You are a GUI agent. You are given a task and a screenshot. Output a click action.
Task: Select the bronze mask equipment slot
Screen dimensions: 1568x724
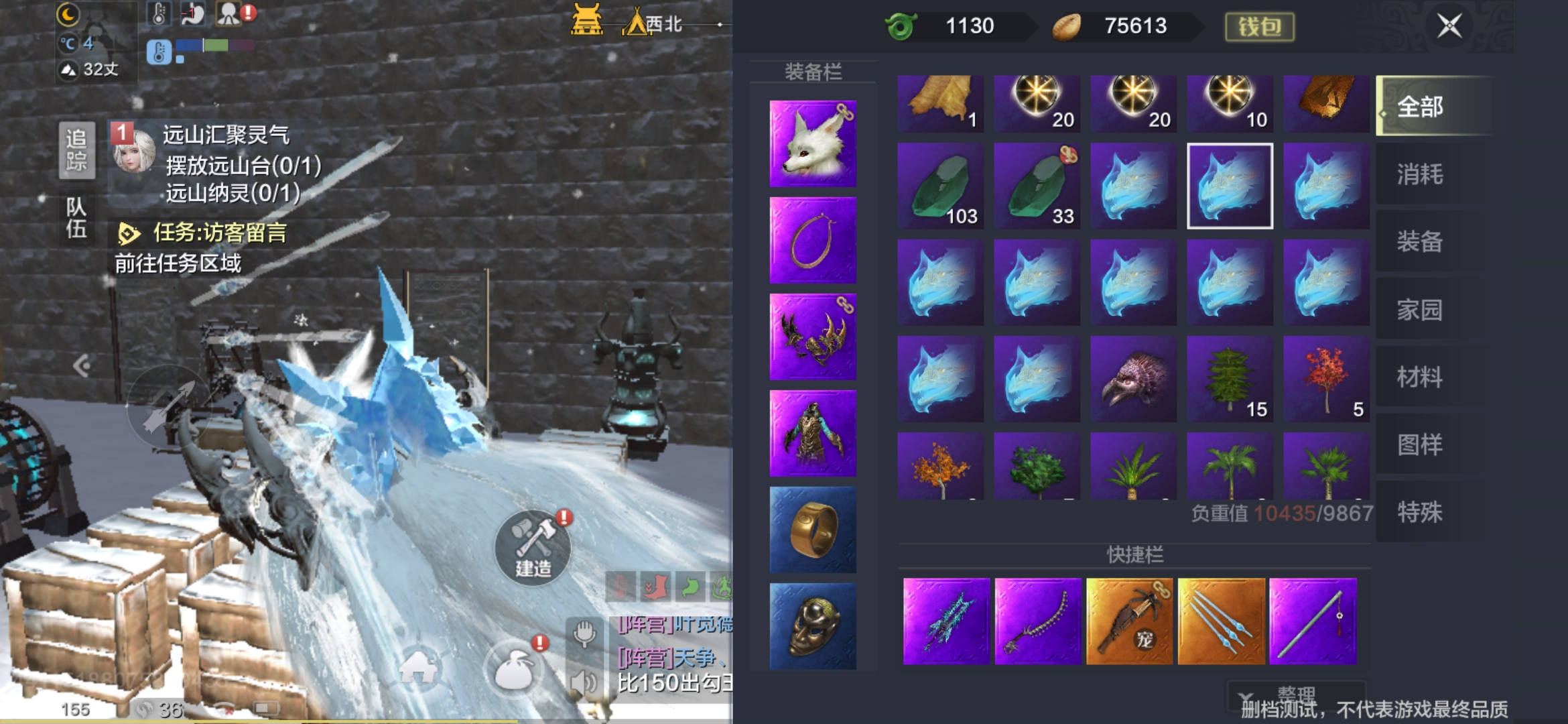[x=813, y=626]
